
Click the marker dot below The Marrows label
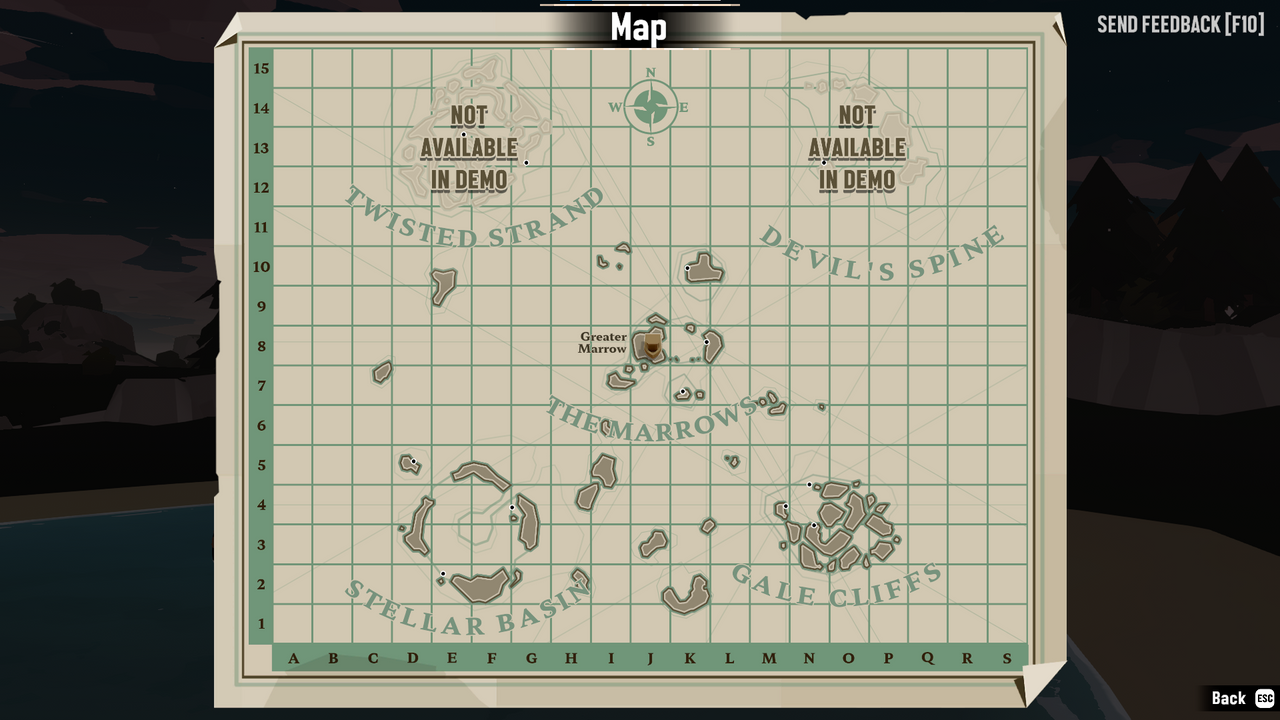point(683,391)
